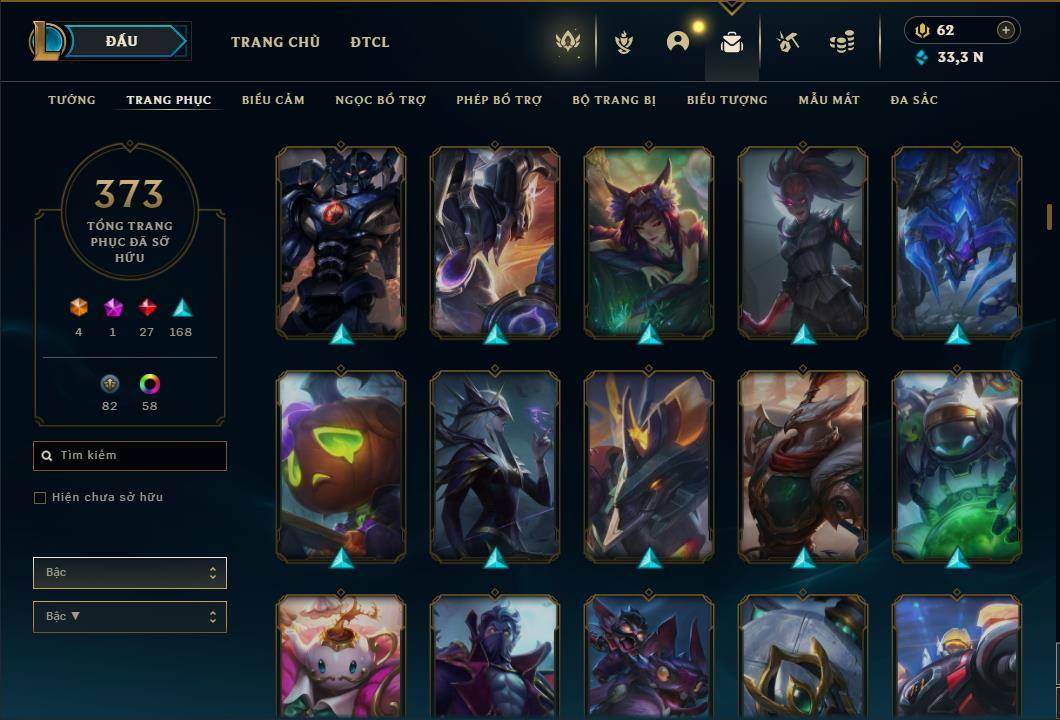Screen dimensions: 1060x720
Task: Switch to the ĐA SẮC tab
Action: coord(914,100)
